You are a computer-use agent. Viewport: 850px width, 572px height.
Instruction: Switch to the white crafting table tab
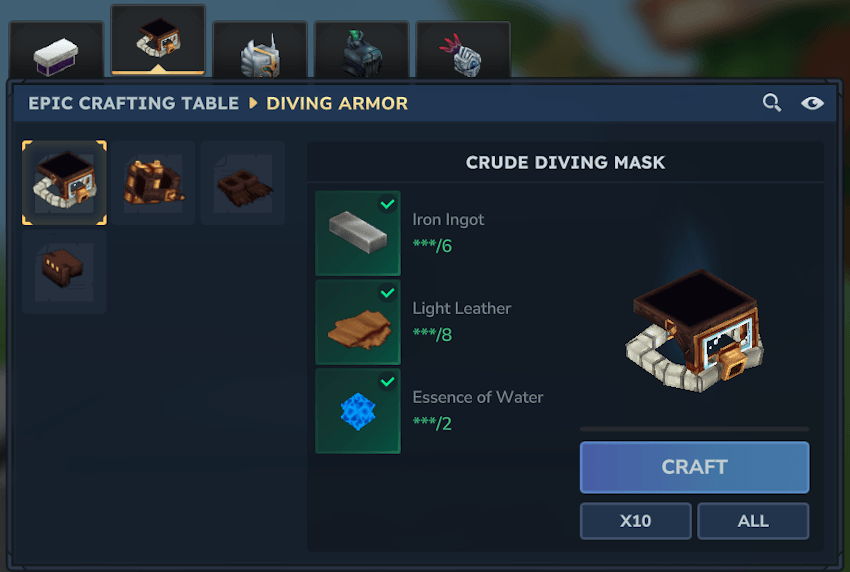pos(56,52)
